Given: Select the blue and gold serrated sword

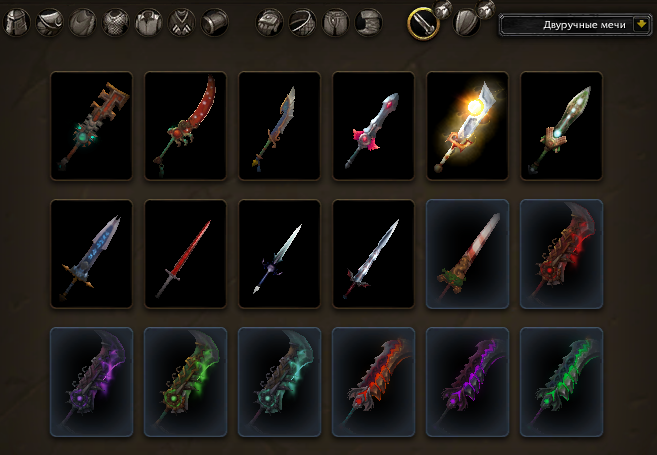Looking at the screenshot, I should [x=279, y=125].
